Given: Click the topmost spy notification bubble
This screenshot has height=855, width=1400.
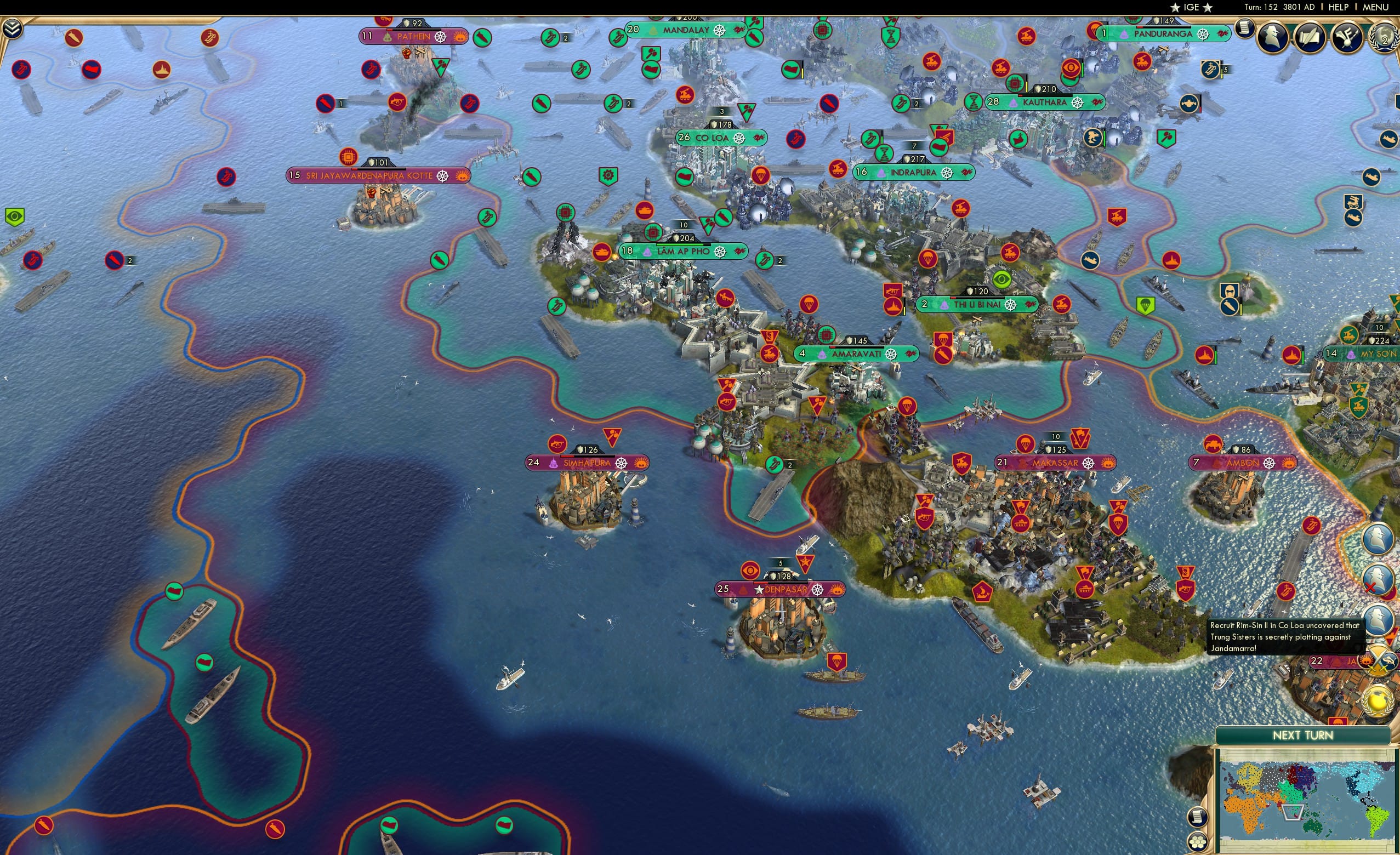Looking at the screenshot, I should point(1378,538).
